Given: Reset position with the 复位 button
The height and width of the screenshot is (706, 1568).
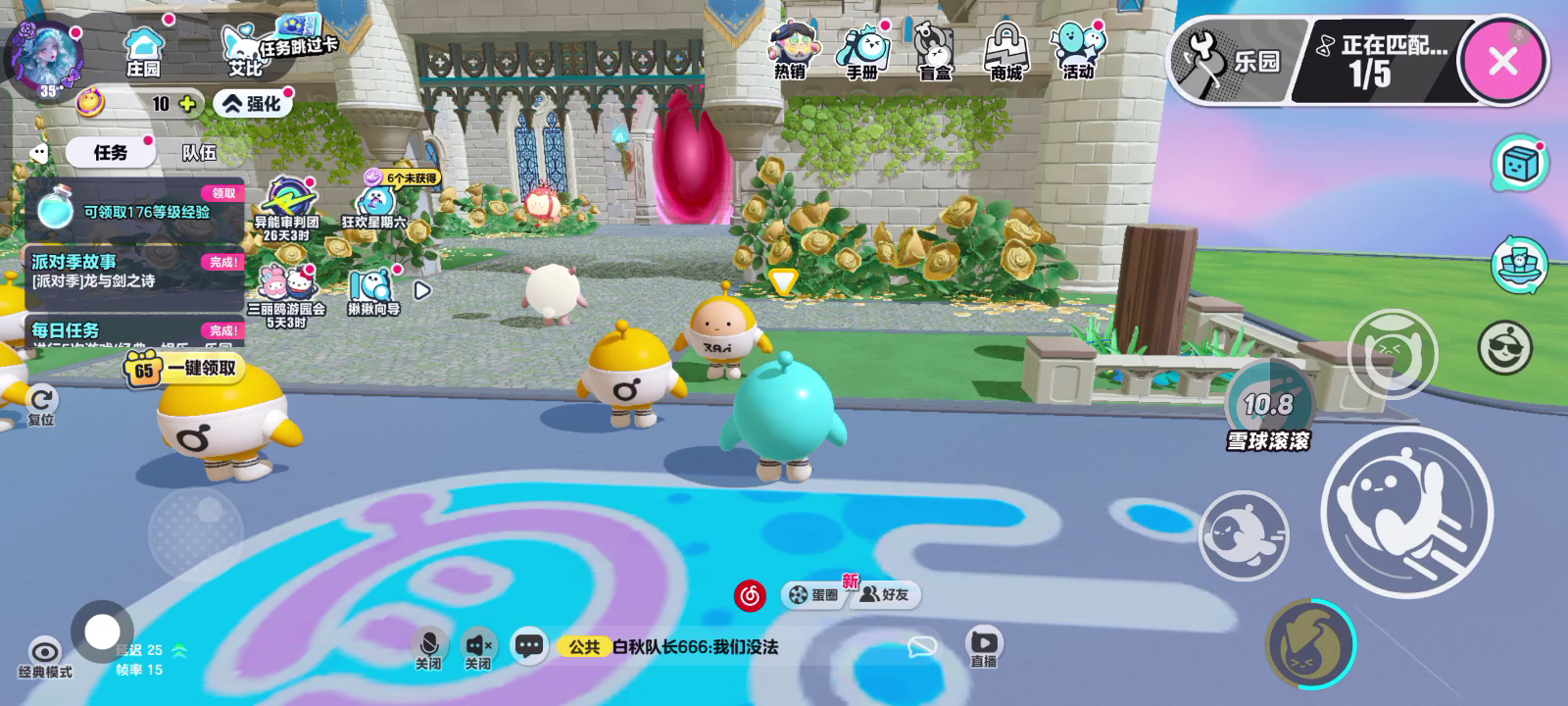Looking at the screenshot, I should pyautogui.click(x=41, y=405).
